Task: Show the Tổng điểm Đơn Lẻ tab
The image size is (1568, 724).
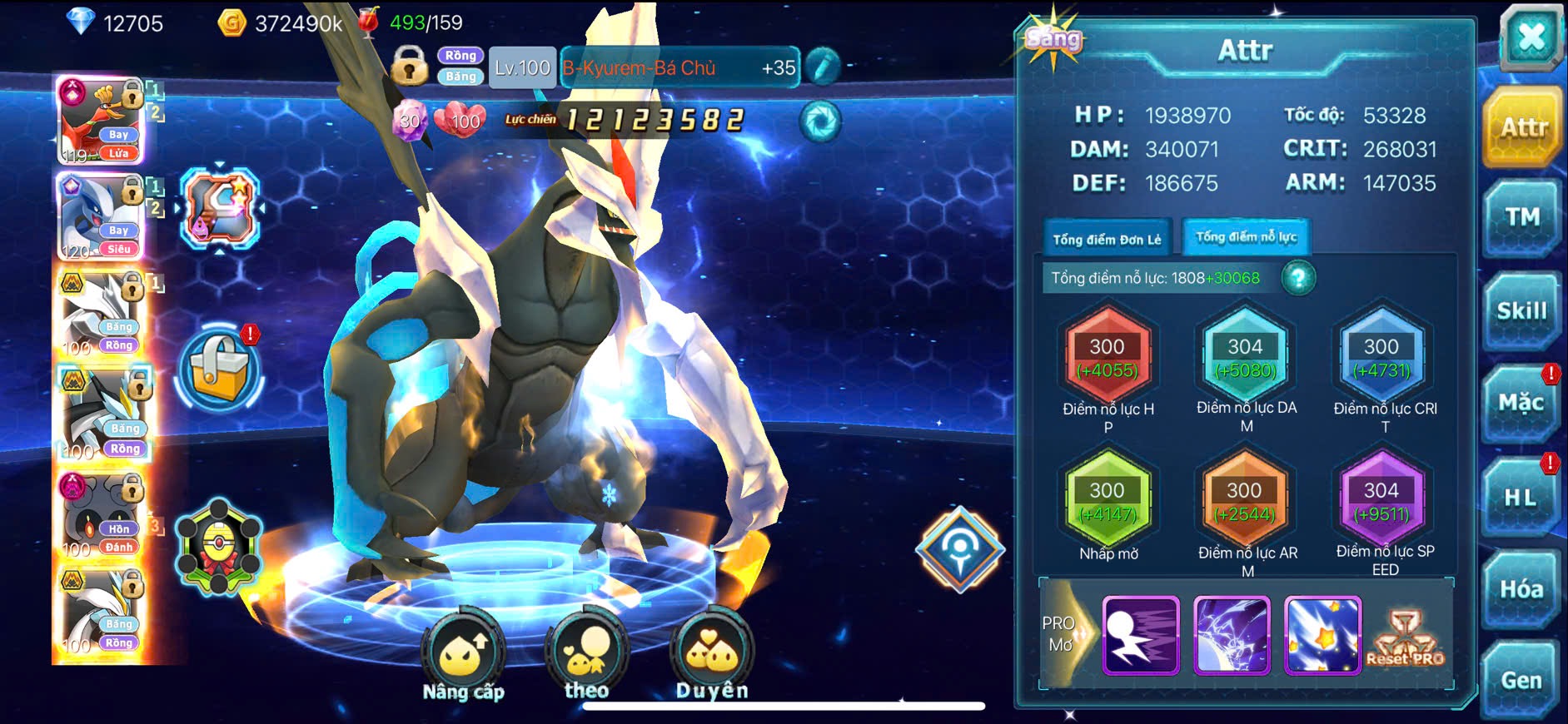Action: (x=1107, y=240)
